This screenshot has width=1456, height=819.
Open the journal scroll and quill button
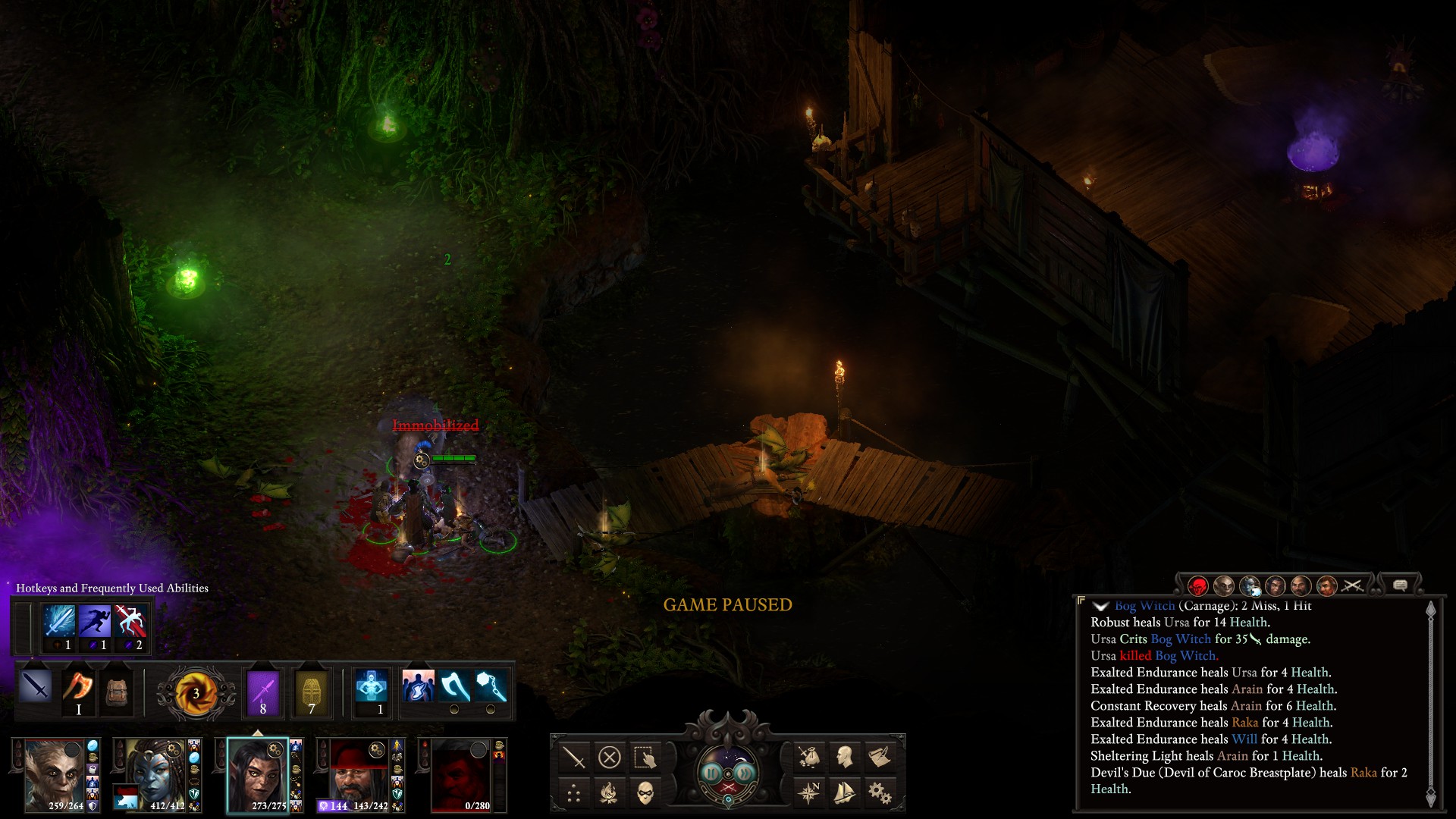(x=880, y=757)
